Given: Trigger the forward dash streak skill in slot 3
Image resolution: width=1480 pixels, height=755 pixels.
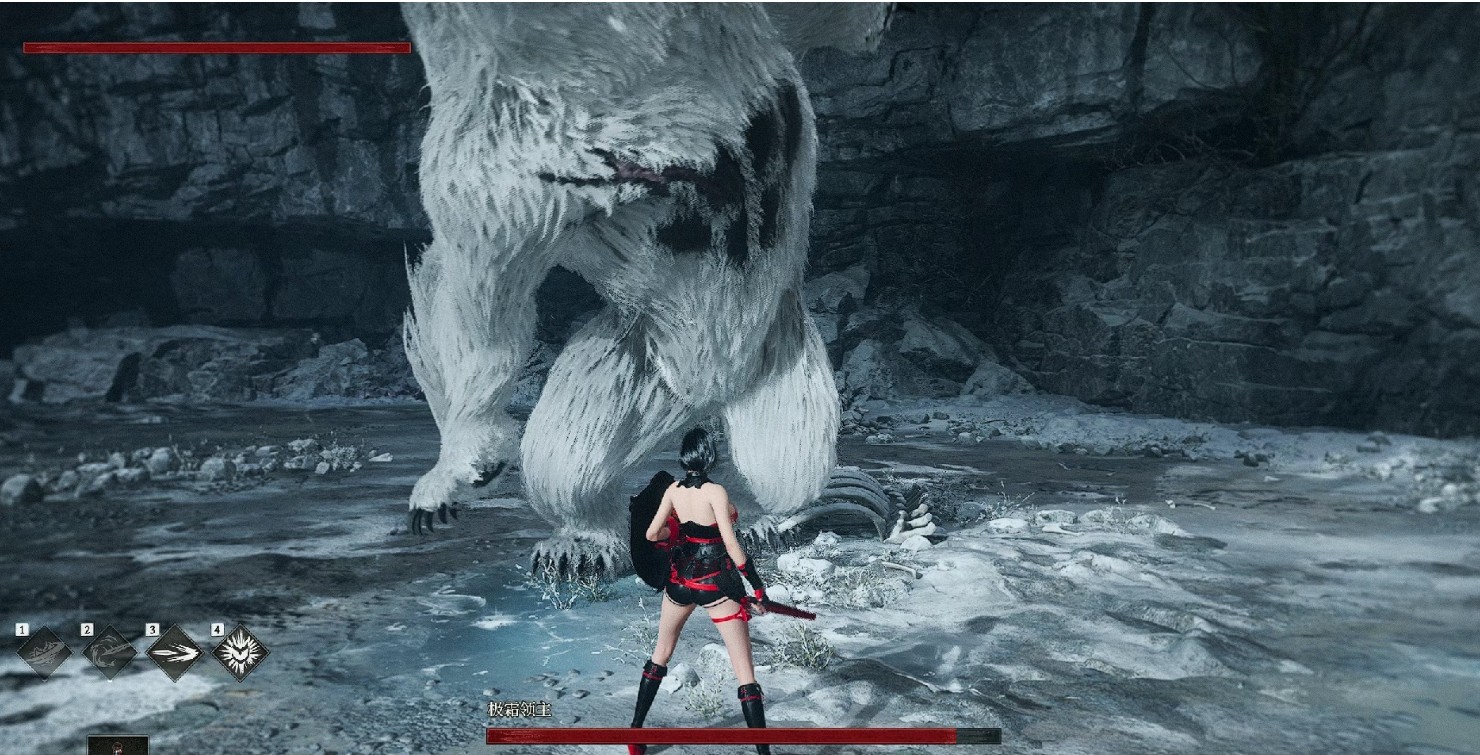Looking at the screenshot, I should pyautogui.click(x=175, y=653).
